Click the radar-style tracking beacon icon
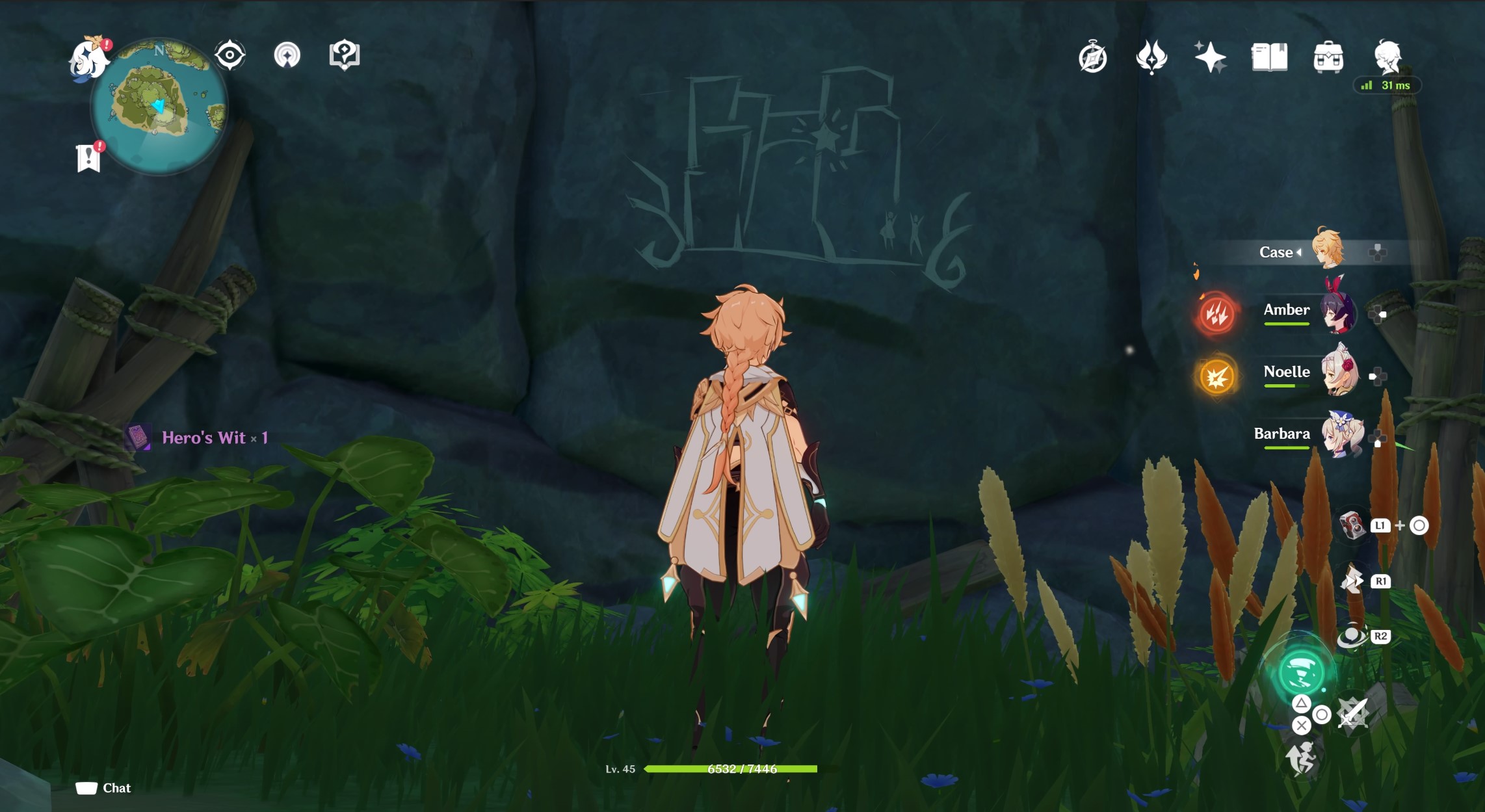This screenshot has height=812, width=1485. coord(286,55)
